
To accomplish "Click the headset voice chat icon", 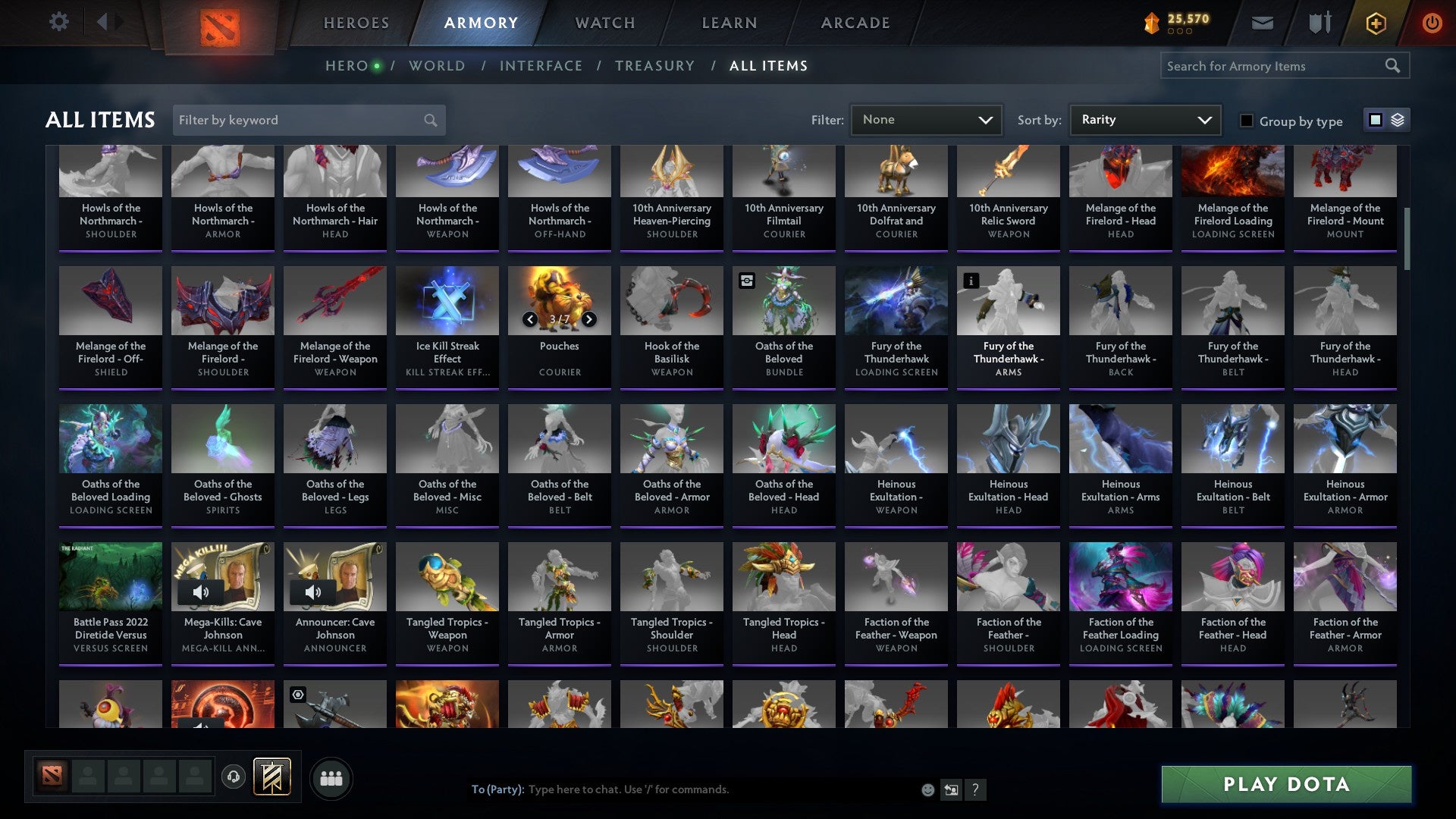I will (x=234, y=777).
